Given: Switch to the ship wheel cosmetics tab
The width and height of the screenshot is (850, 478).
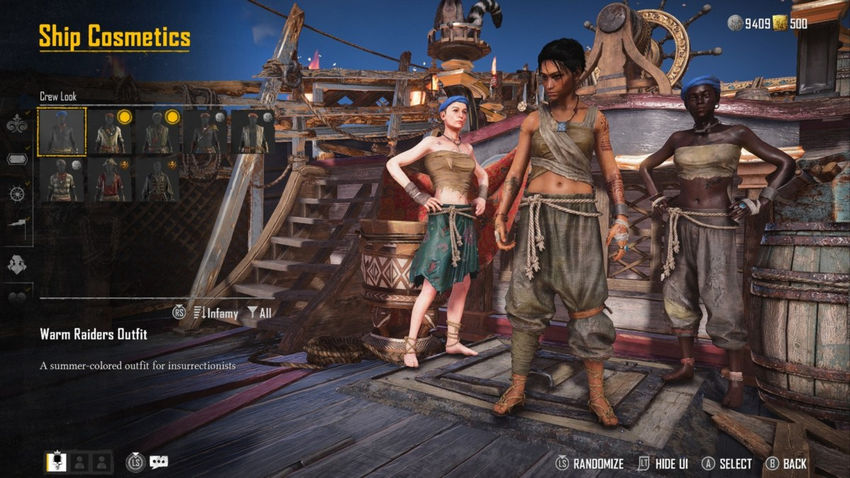Looking at the screenshot, I should coord(16,193).
